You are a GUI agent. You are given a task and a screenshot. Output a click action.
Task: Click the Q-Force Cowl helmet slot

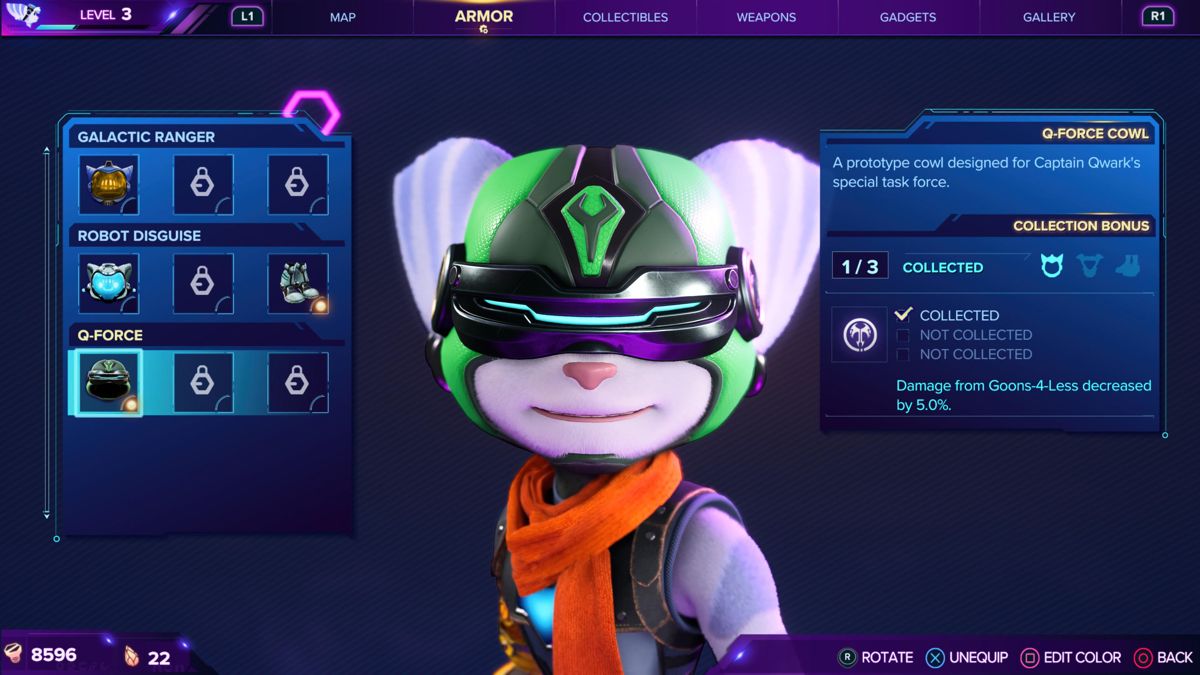click(107, 383)
